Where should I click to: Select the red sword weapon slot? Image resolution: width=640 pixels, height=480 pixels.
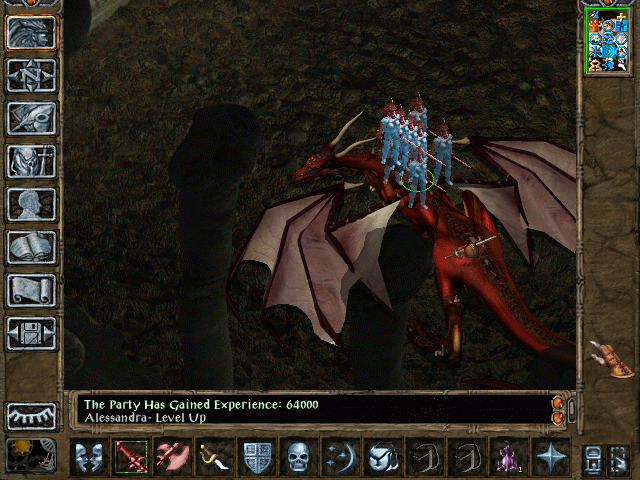click(131, 458)
